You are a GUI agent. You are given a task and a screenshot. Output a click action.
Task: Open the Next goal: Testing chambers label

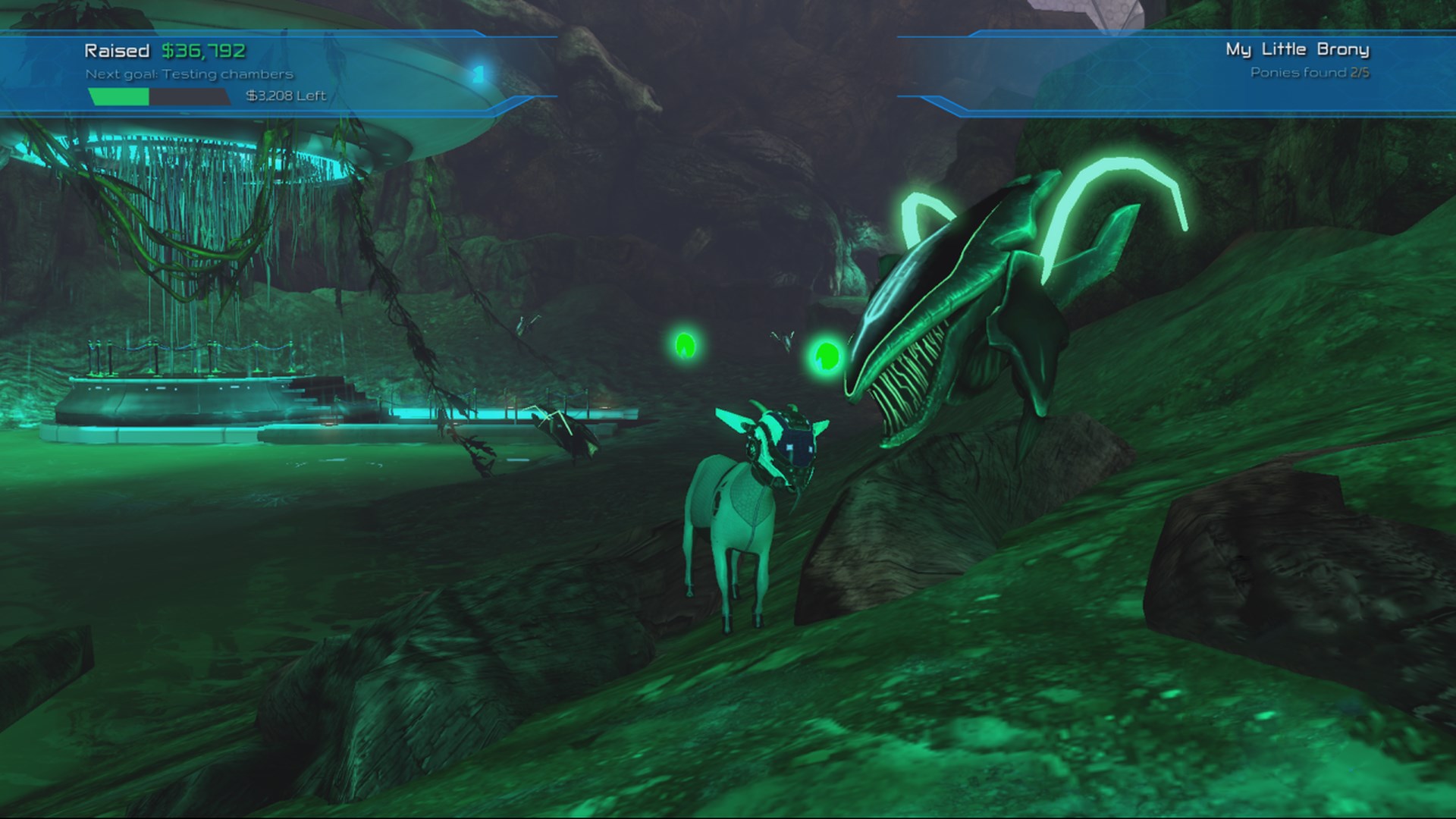pos(187,75)
